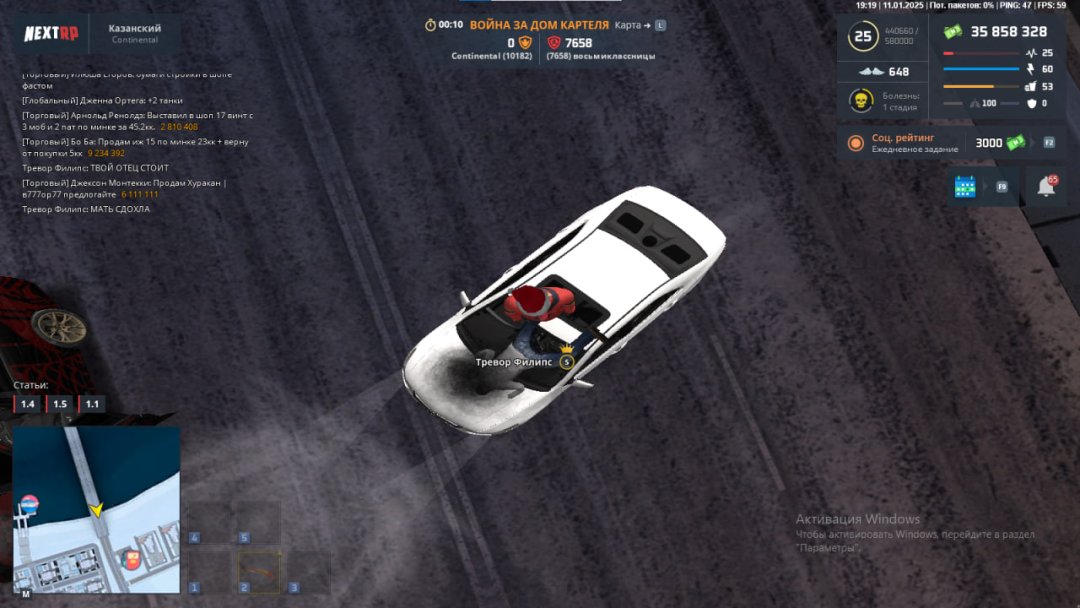Open the Соц. рейтинг daily task panel
Viewport: 1080px width, 608px height.
pyautogui.click(x=915, y=142)
